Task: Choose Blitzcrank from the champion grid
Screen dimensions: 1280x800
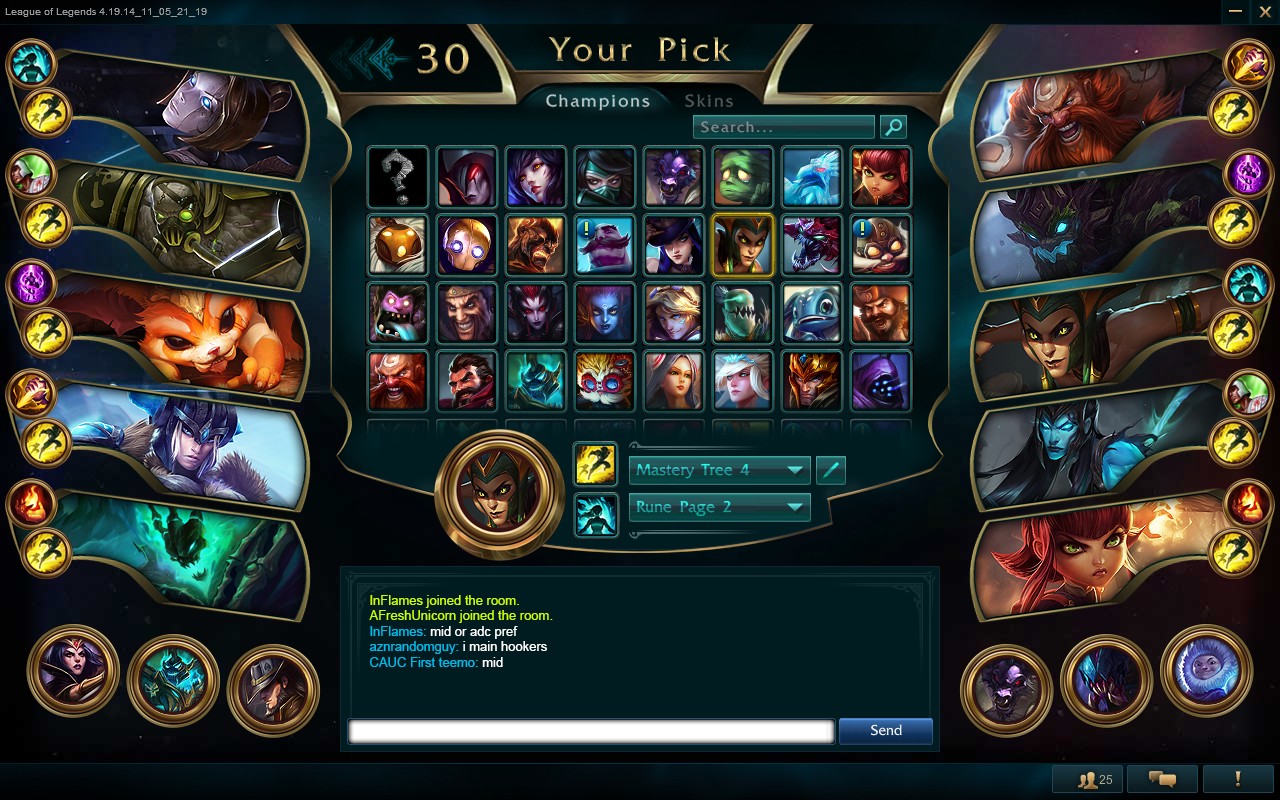Action: pos(467,245)
